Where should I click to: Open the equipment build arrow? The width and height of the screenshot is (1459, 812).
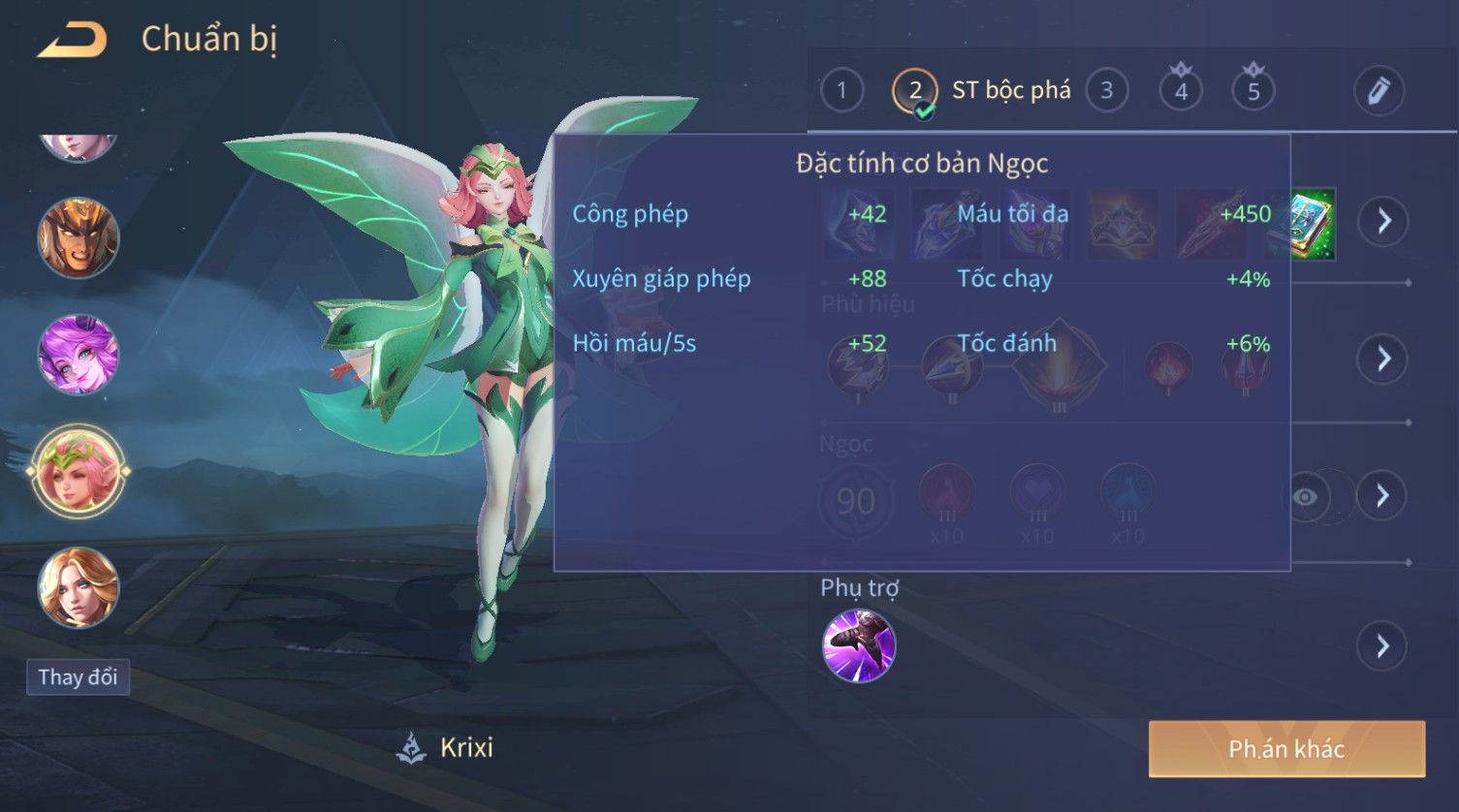coord(1383,221)
